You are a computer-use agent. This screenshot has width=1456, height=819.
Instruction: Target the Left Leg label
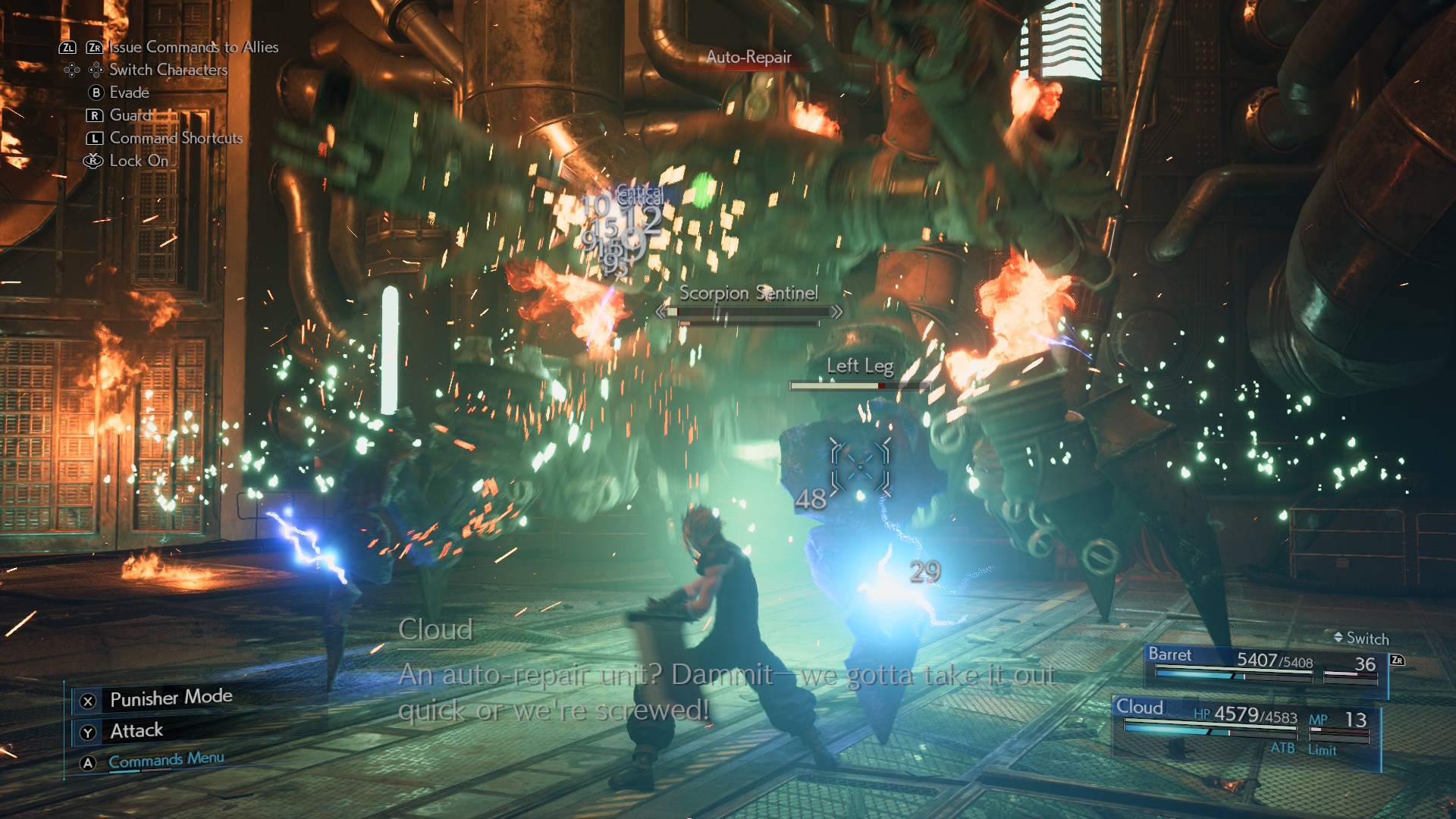tap(860, 366)
